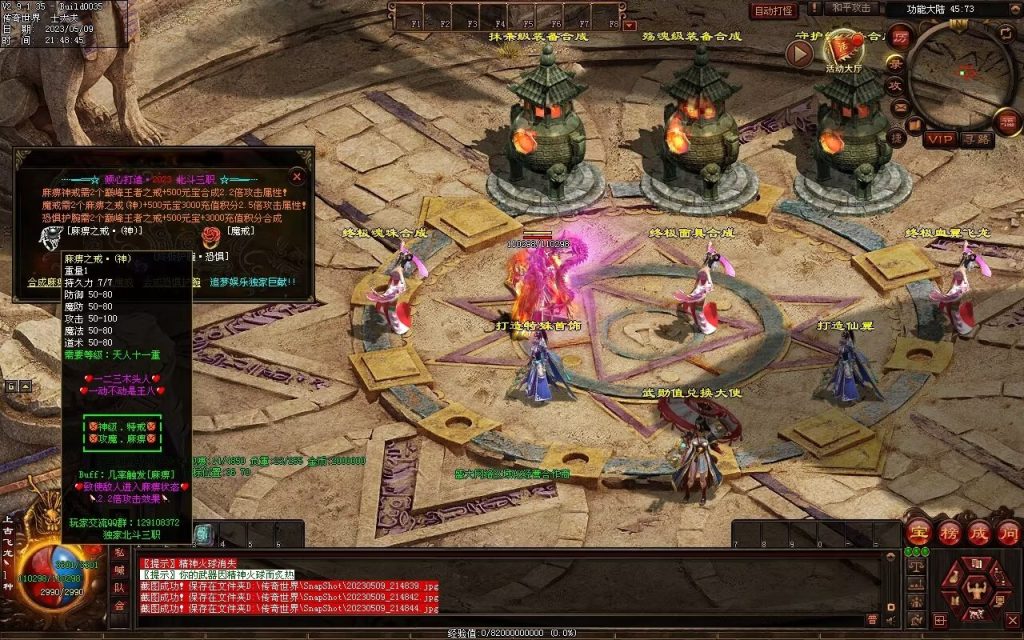Click the 攻 round icon beside minimap

[x=896, y=86]
